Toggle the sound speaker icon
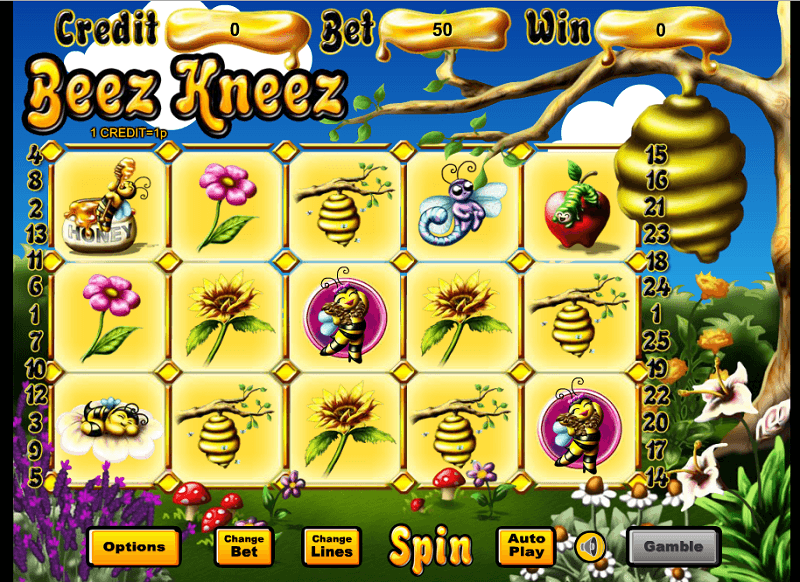 [x=590, y=547]
